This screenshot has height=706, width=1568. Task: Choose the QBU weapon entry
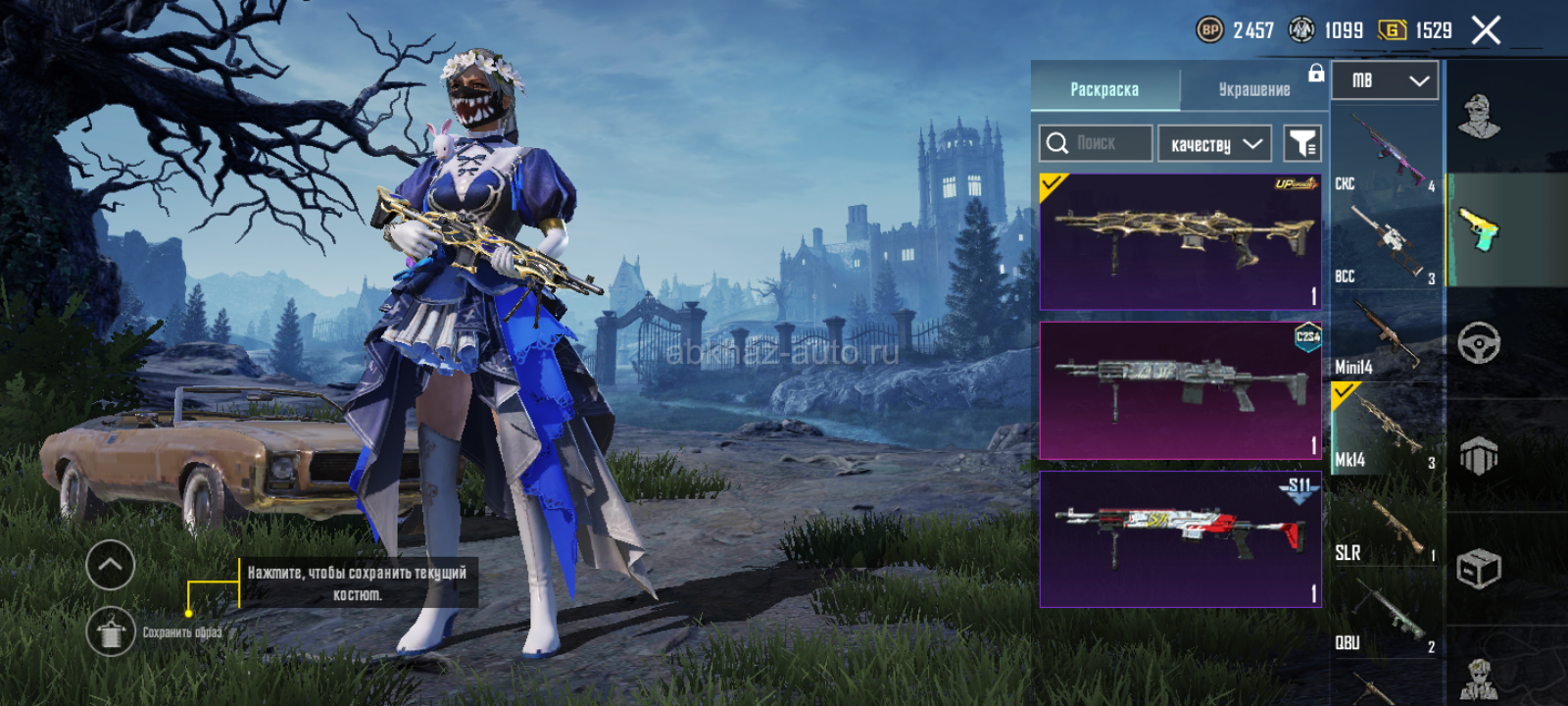(x=1386, y=614)
